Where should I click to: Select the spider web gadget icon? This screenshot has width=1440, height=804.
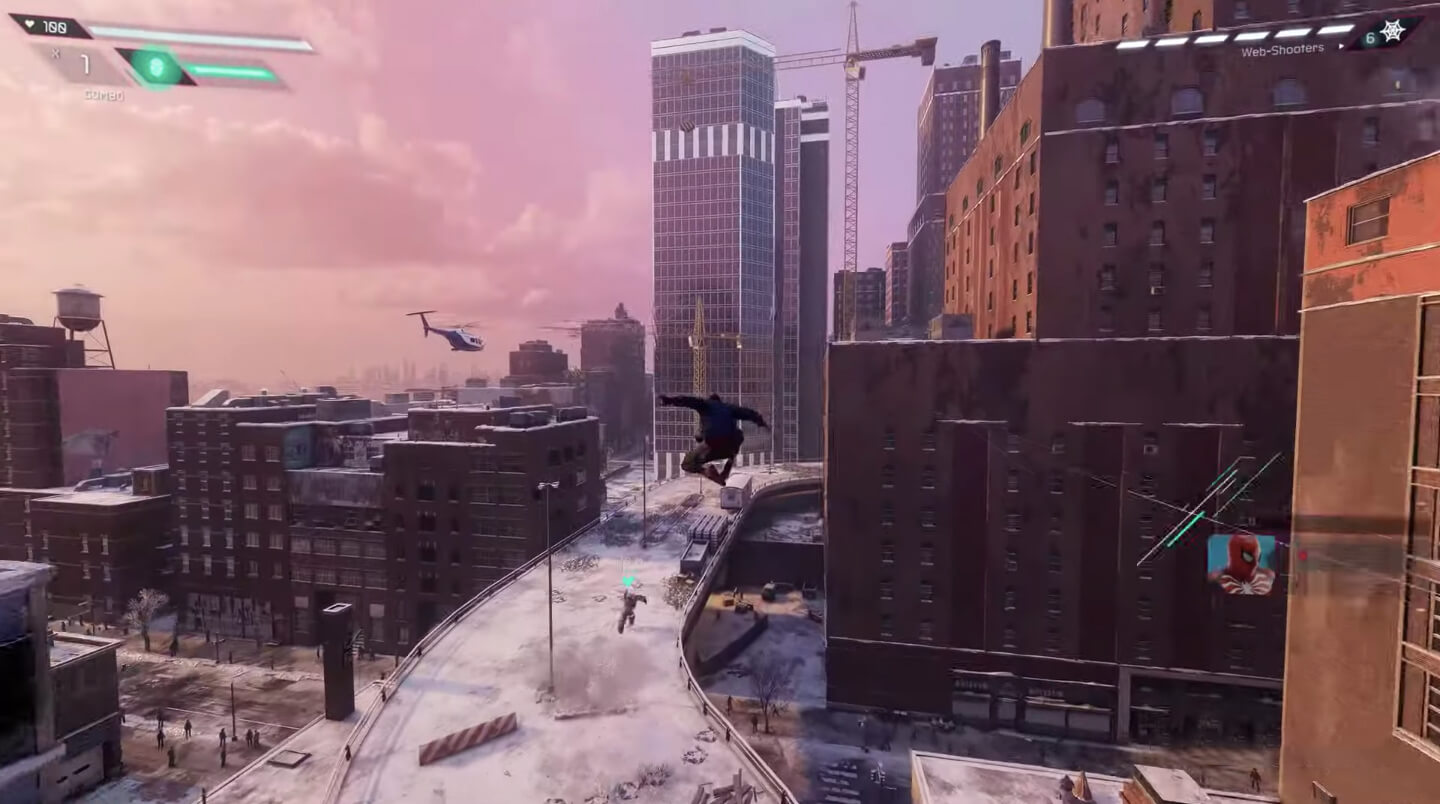pyautogui.click(x=1392, y=30)
